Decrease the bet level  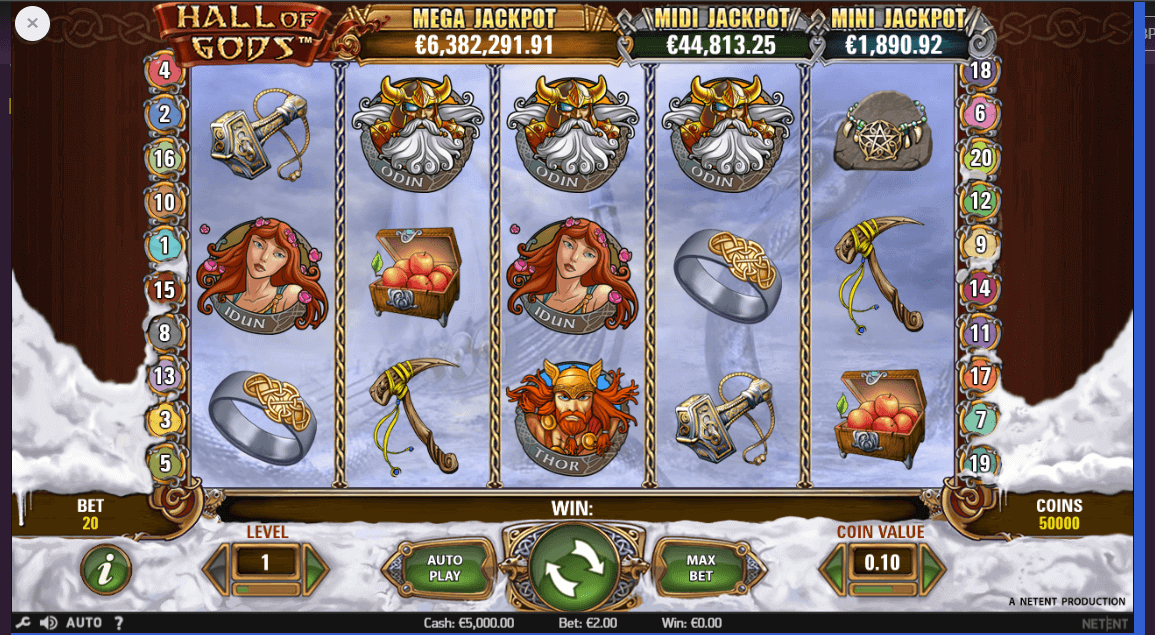click(x=216, y=568)
